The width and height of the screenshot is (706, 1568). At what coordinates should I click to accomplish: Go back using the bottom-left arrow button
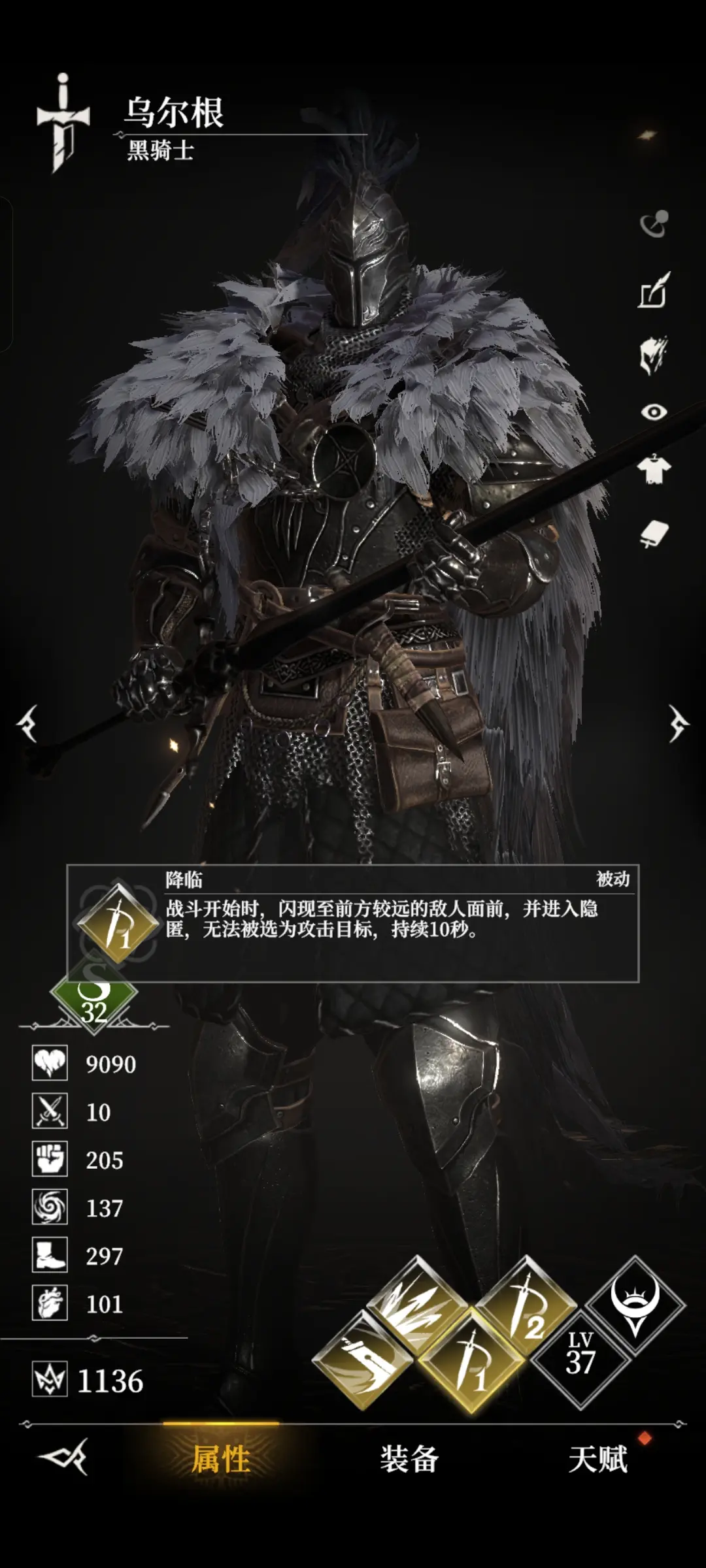coord(64,1457)
